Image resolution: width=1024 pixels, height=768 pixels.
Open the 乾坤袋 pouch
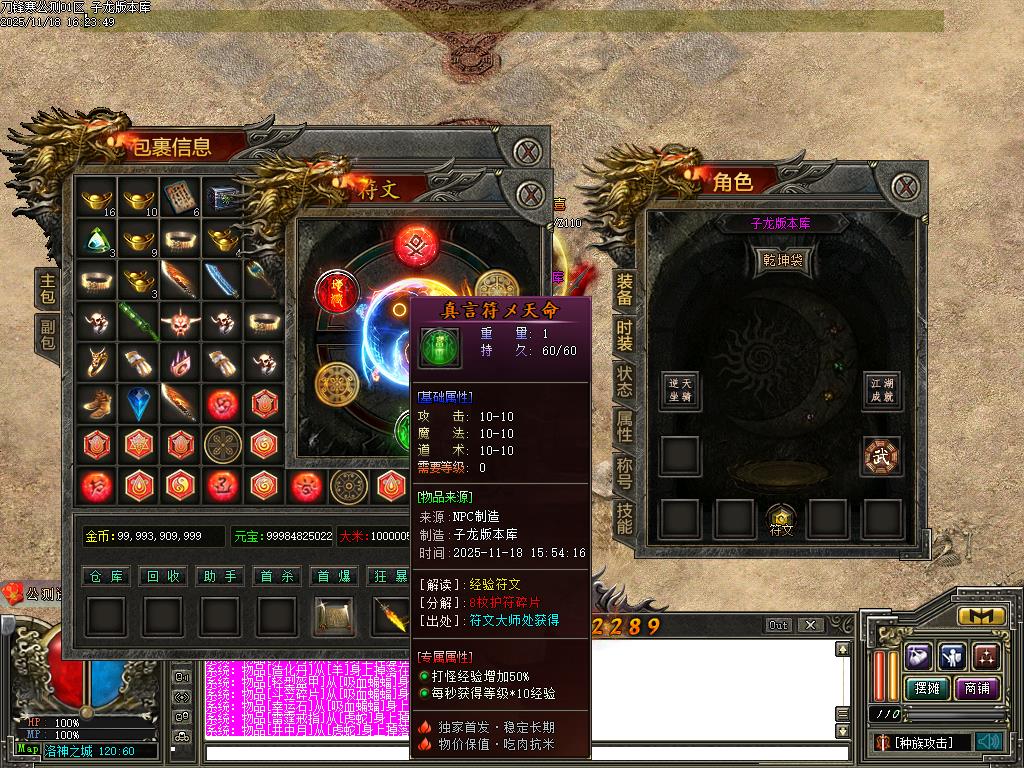tap(781, 260)
